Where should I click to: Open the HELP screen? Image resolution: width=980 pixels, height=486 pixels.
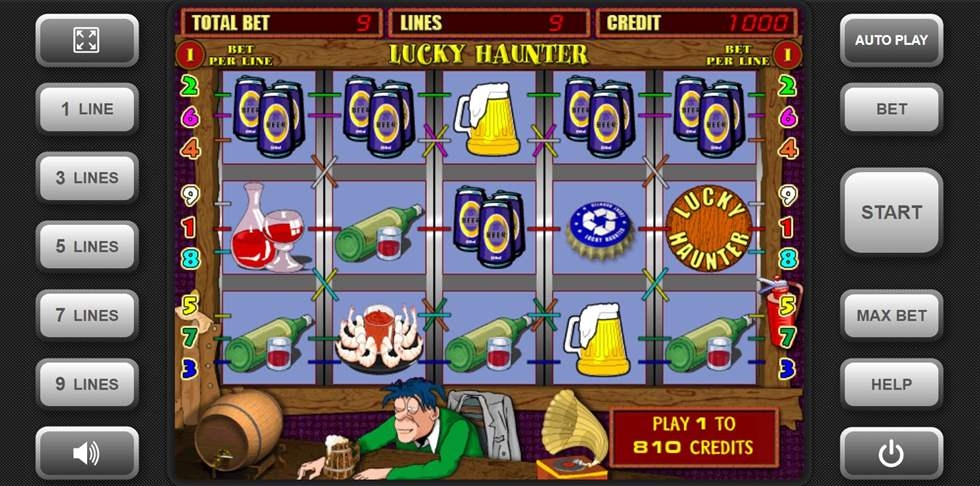(891, 384)
